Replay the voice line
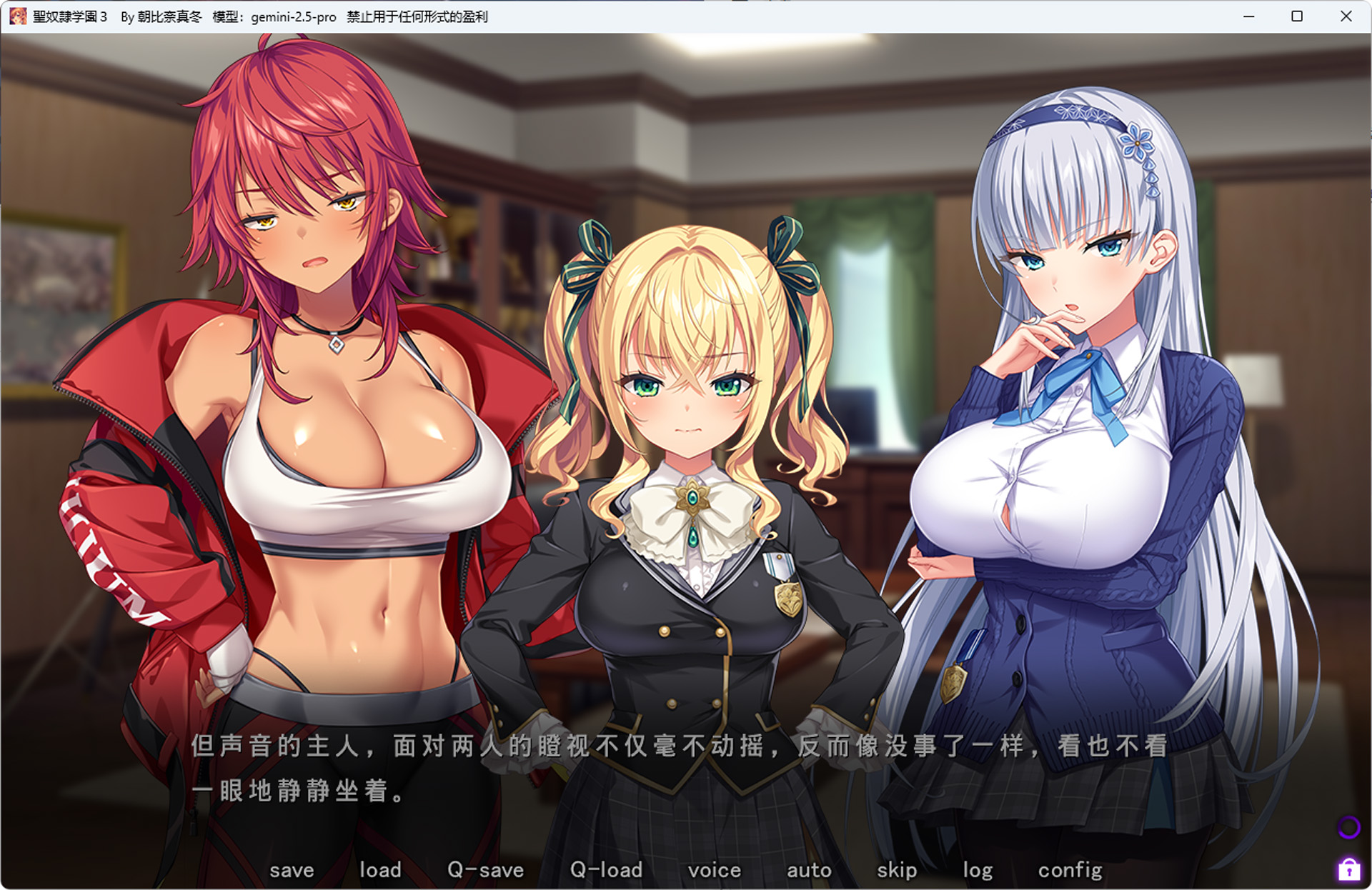Viewport: 1372px width, 890px height. click(714, 869)
